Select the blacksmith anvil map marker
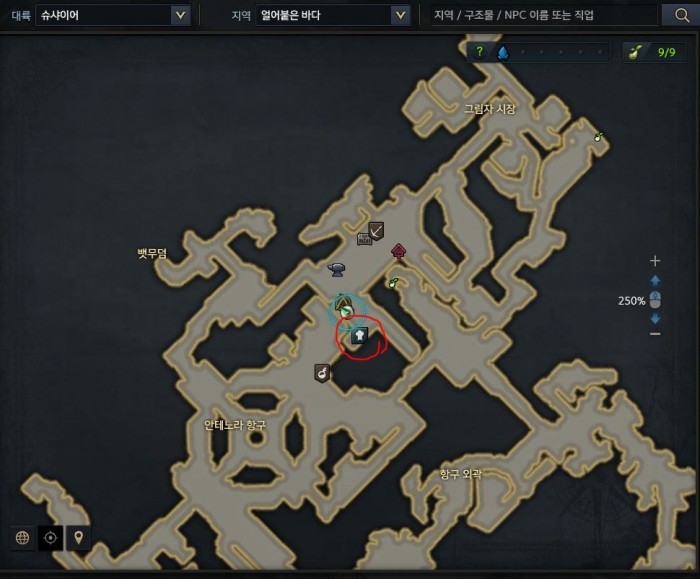This screenshot has height=579, width=700. pos(337,268)
